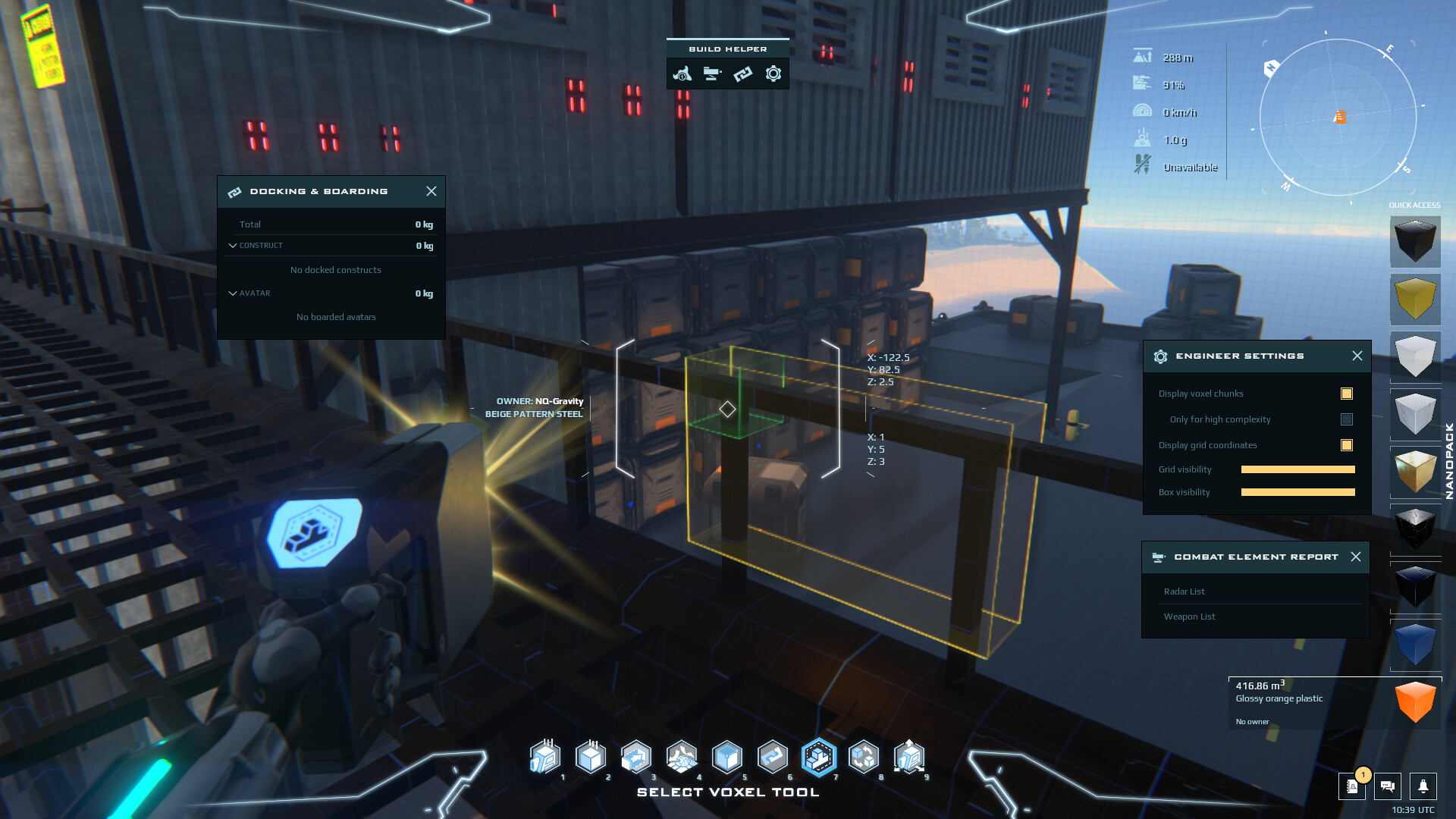Select the link tool in Build Helper
The width and height of the screenshot is (1456, 819).
(742, 74)
